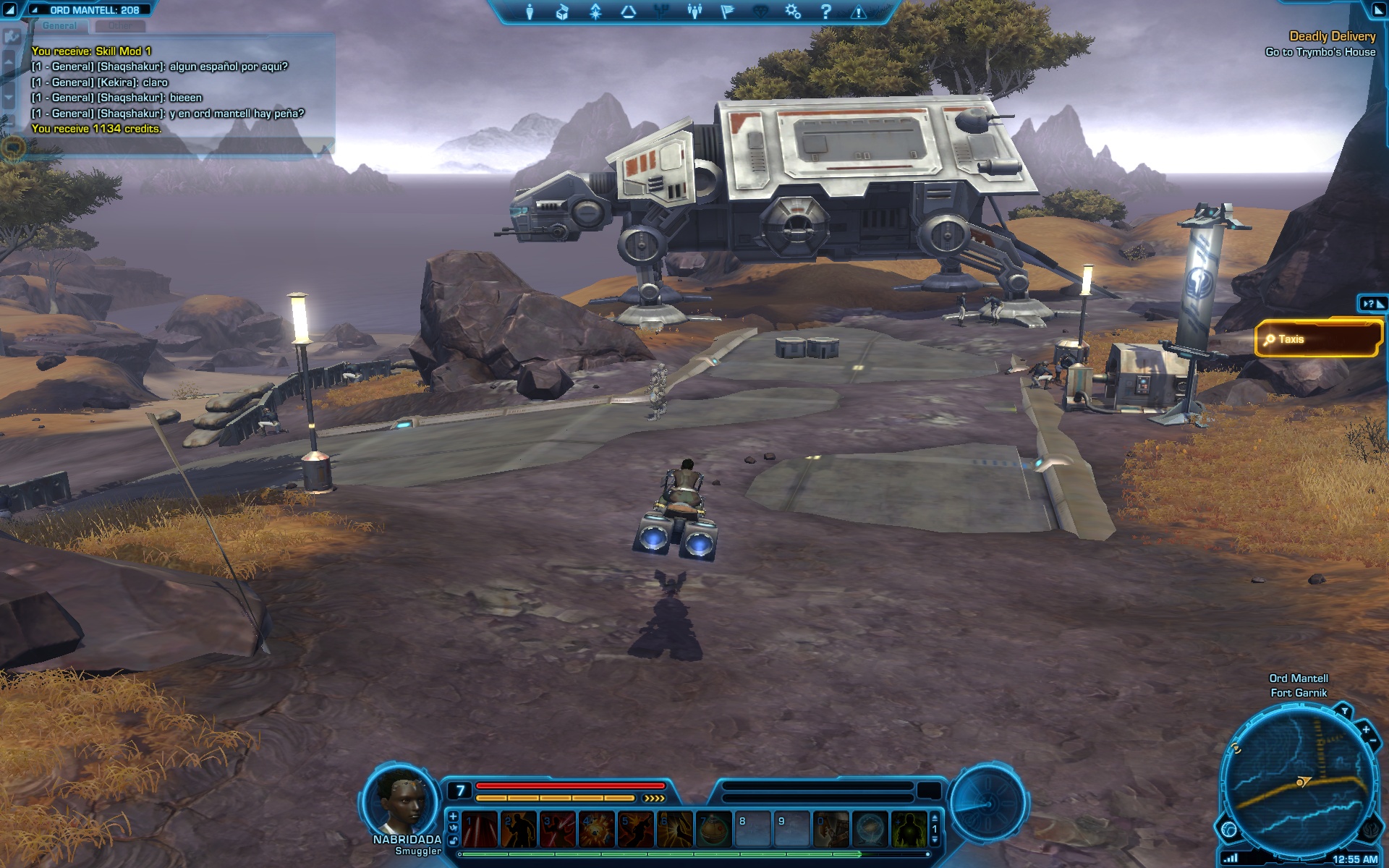Image resolution: width=1389 pixels, height=868 pixels.
Task: Switch to the General chat tab
Action: 59,26
